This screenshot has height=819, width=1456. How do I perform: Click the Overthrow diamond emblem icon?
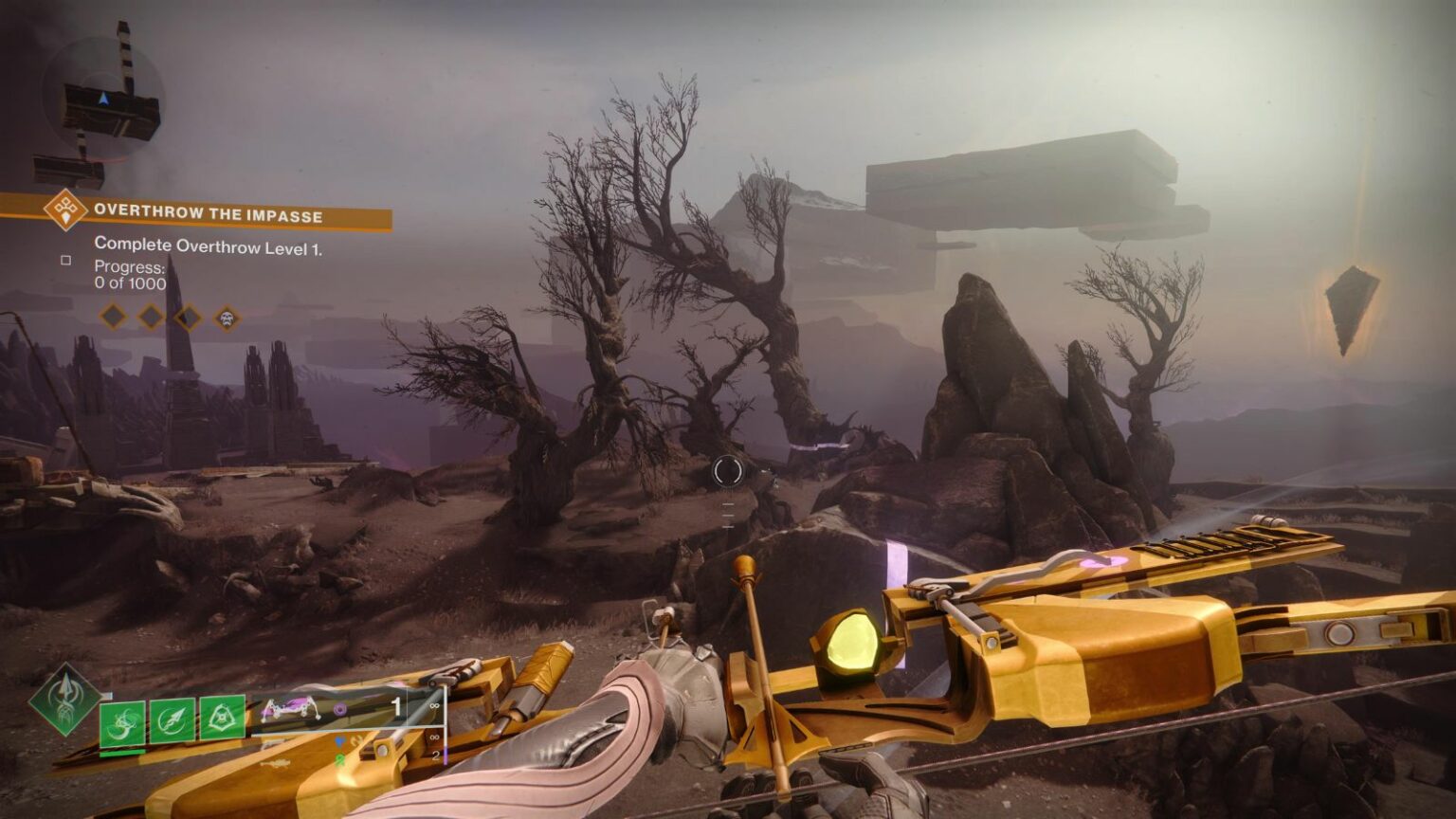pyautogui.click(x=65, y=209)
